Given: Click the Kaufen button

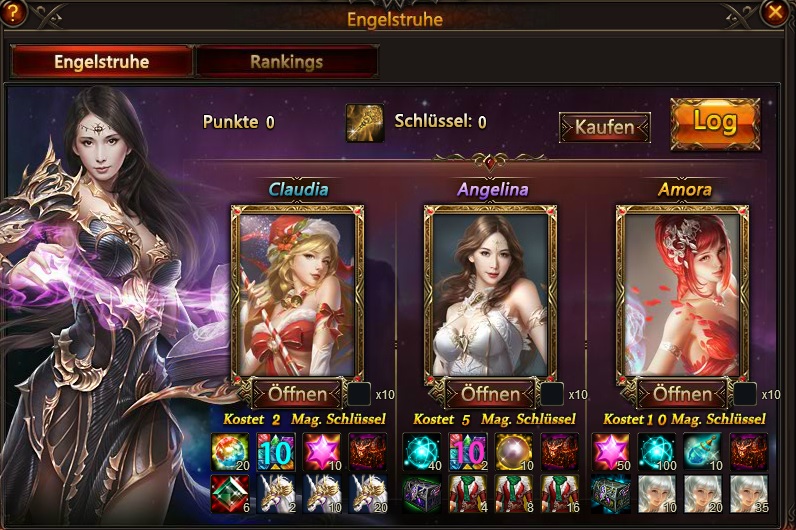Looking at the screenshot, I should pyautogui.click(x=604, y=127).
